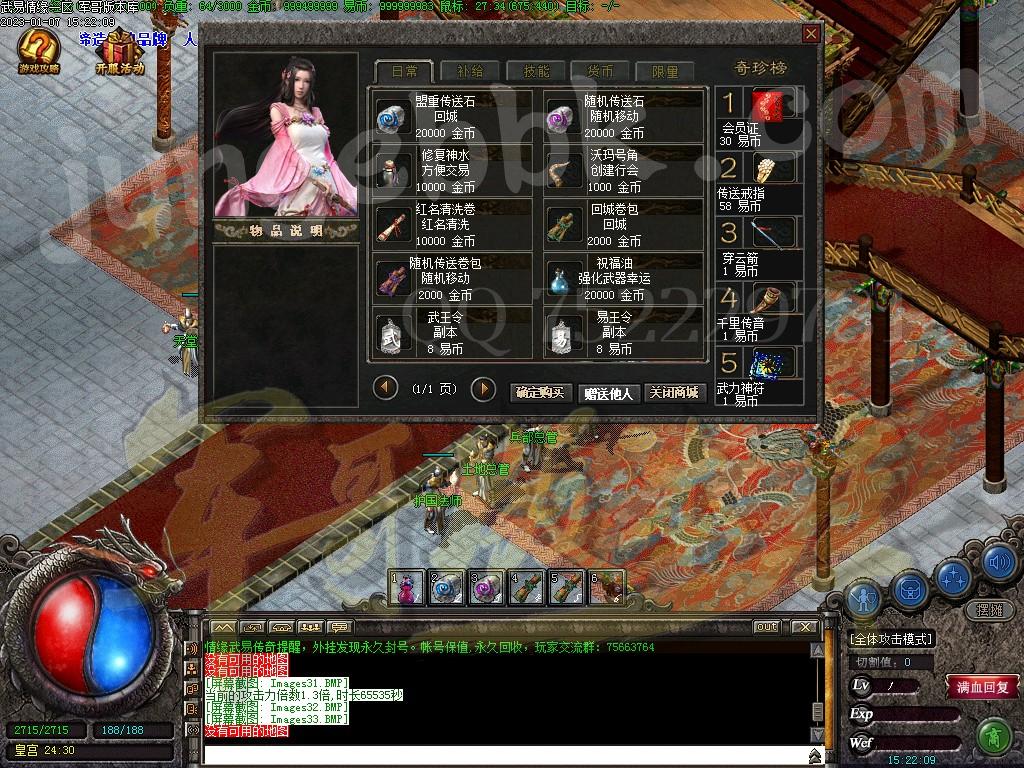Viewport: 1024px width, 768px height.
Task: Choose the 修复神水 item in the shop
Action: pyautogui.click(x=453, y=171)
